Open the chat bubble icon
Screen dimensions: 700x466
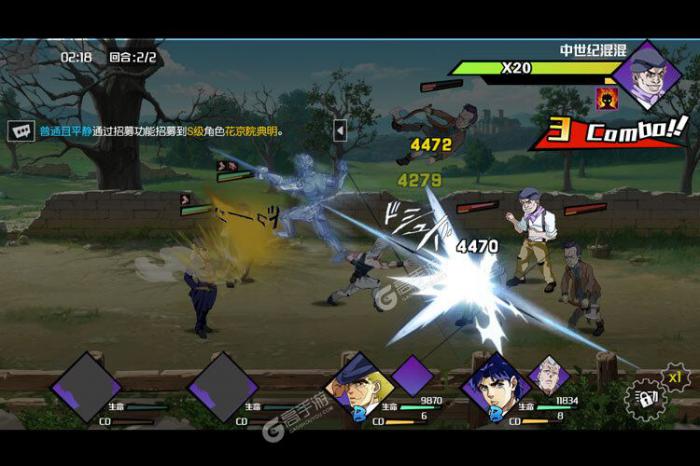[20, 130]
